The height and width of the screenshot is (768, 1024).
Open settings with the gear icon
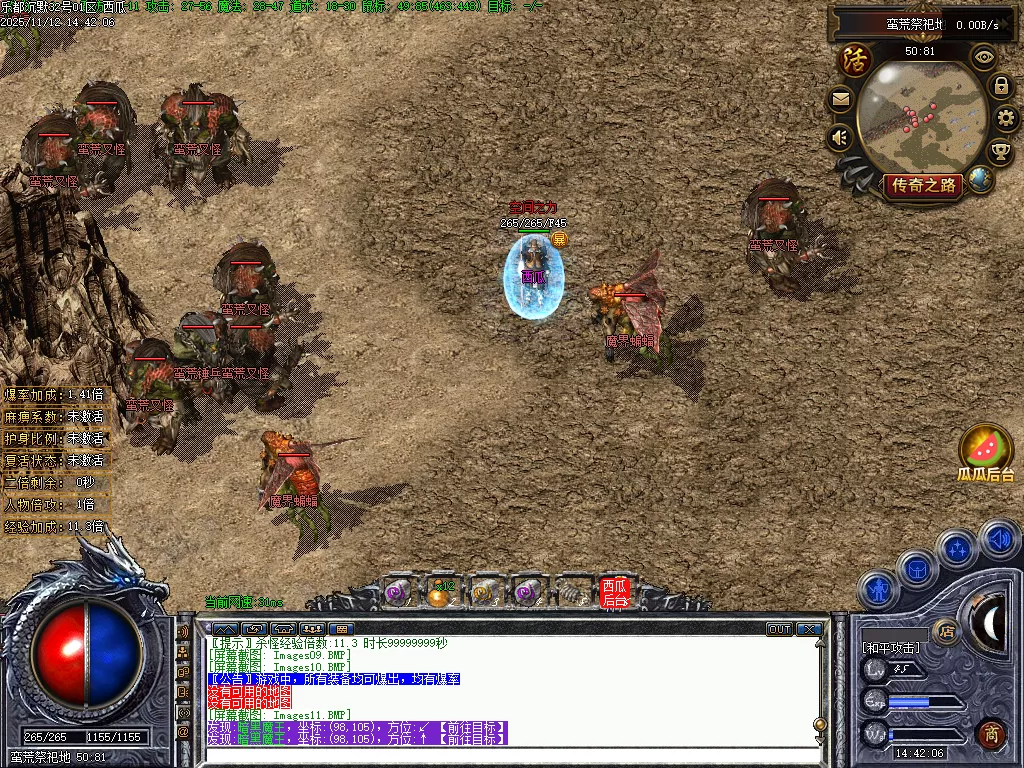(1006, 119)
